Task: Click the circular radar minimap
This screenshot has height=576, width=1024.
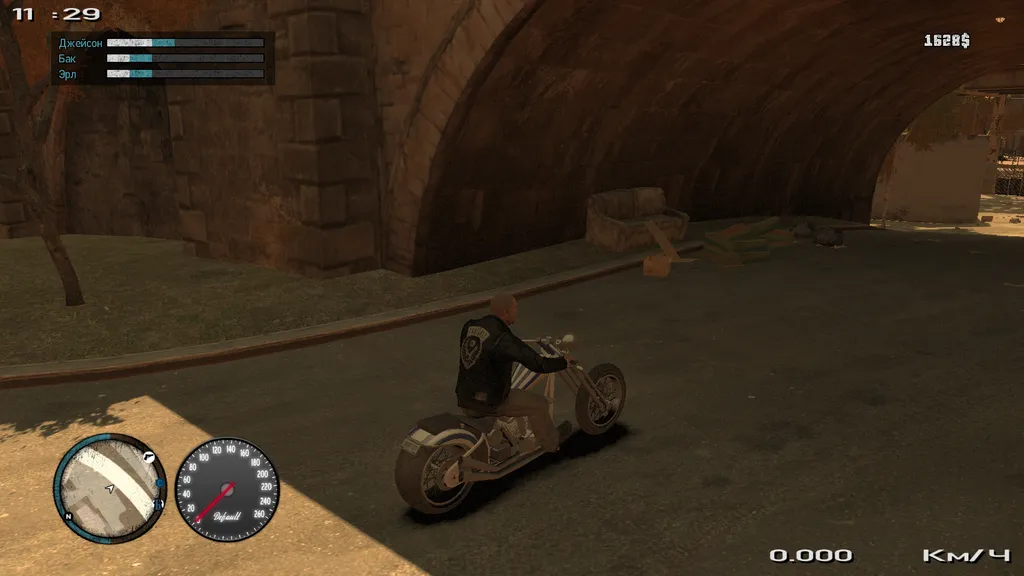Action: click(x=109, y=487)
